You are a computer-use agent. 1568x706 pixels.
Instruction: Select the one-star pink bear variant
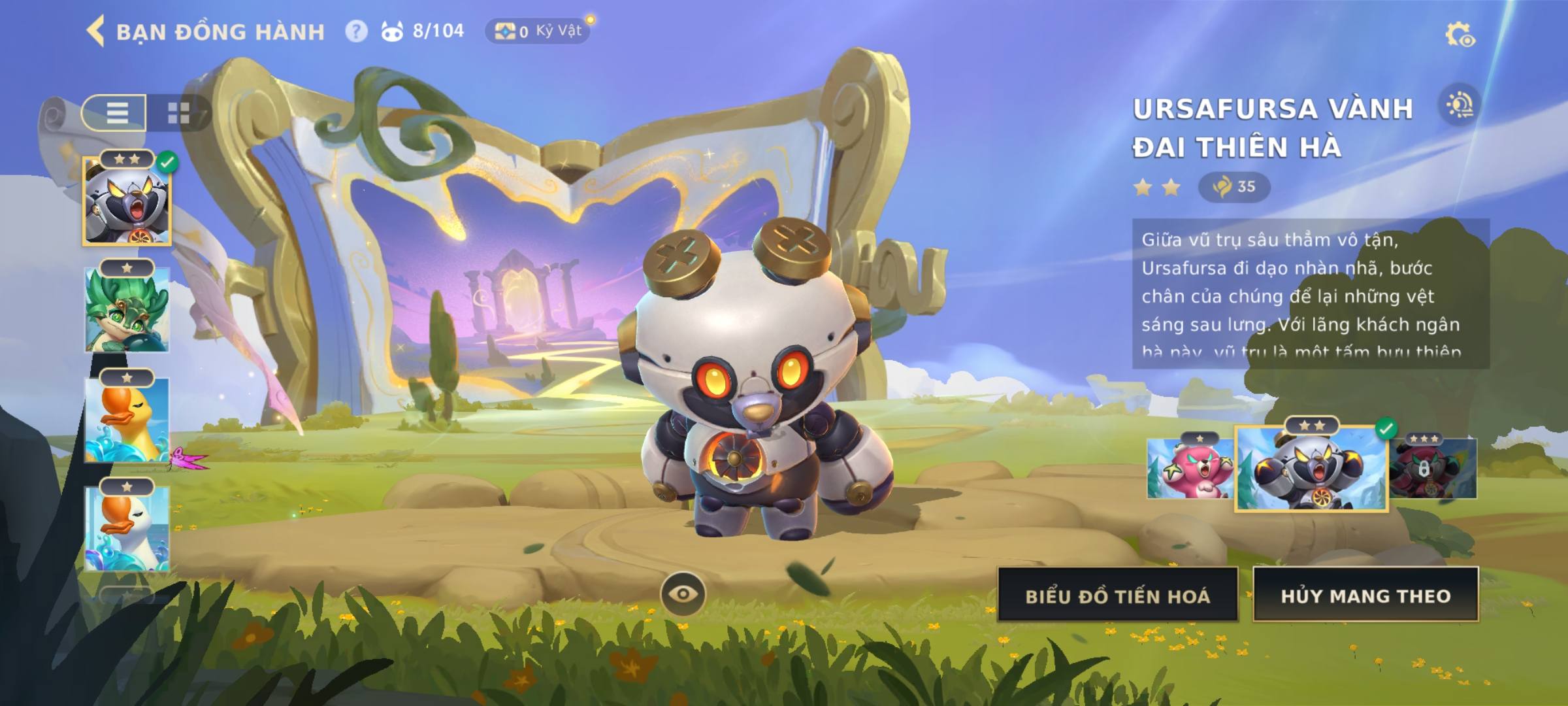(x=1189, y=468)
